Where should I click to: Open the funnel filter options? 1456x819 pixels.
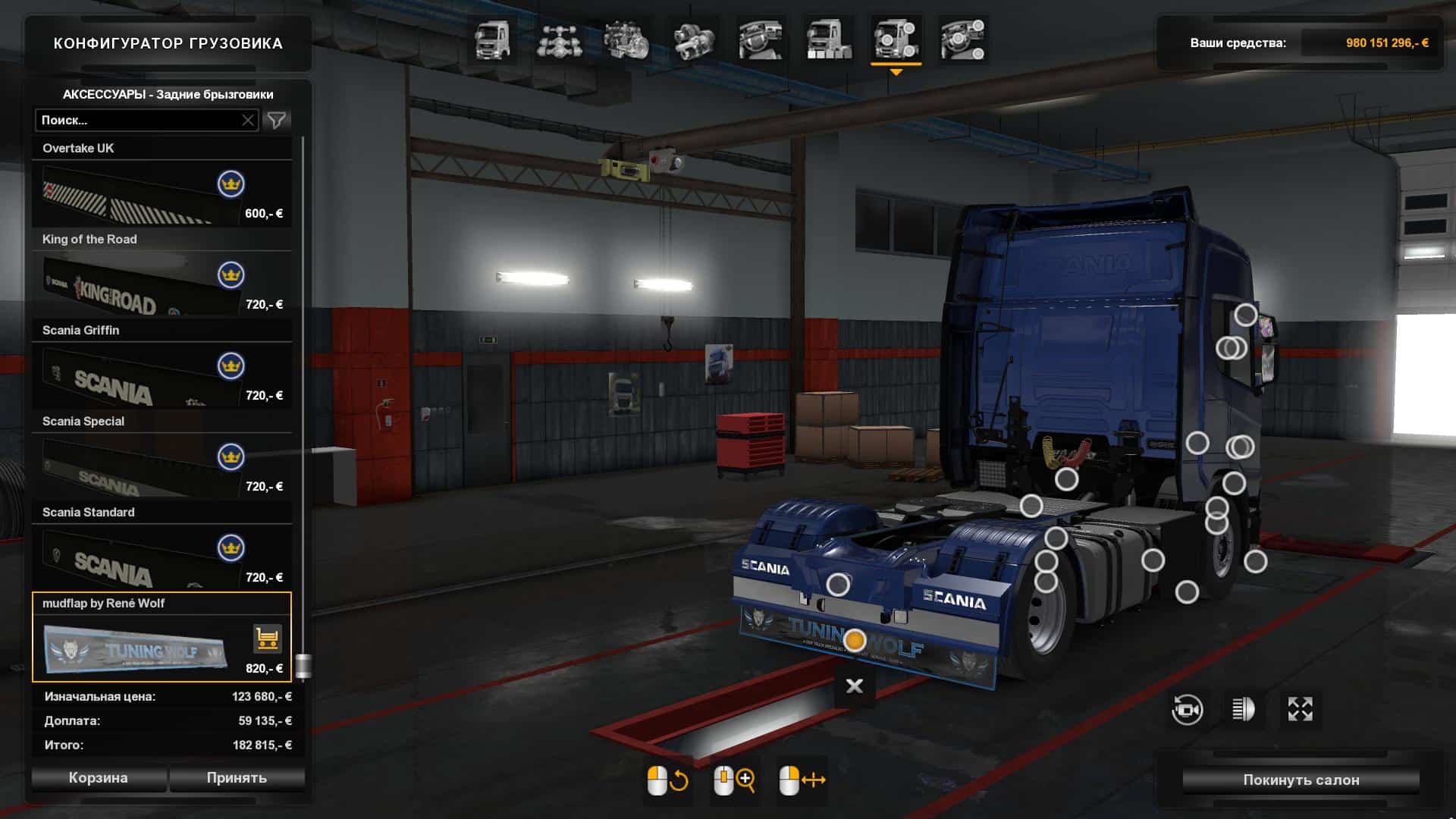[277, 120]
